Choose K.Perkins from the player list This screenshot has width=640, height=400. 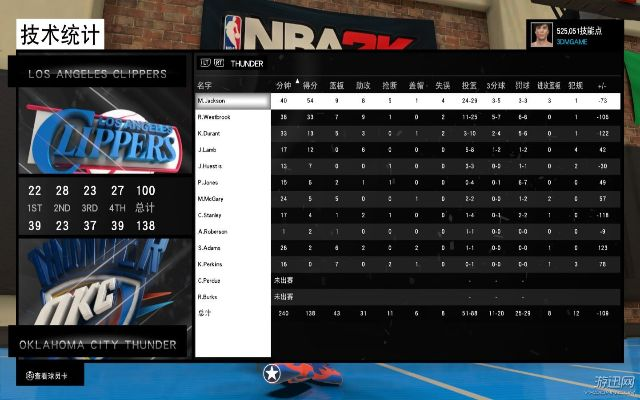pyautogui.click(x=232, y=264)
